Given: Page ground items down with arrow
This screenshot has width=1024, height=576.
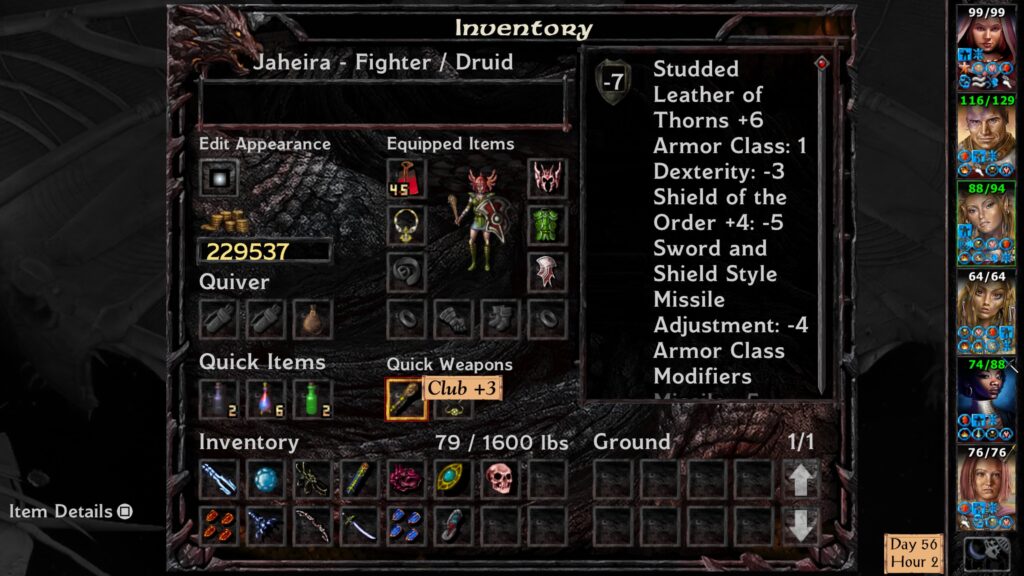Looking at the screenshot, I should (x=801, y=526).
